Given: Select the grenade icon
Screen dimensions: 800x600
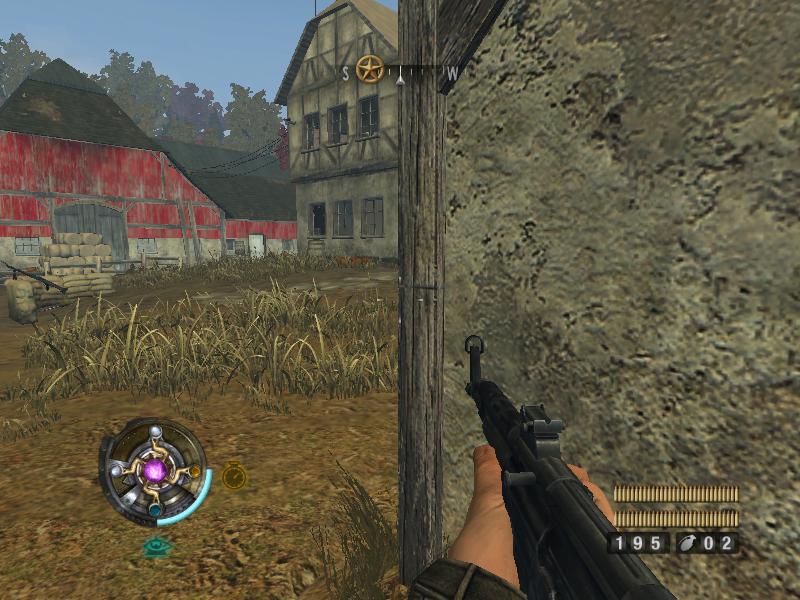Looking at the screenshot, I should 688,543.
